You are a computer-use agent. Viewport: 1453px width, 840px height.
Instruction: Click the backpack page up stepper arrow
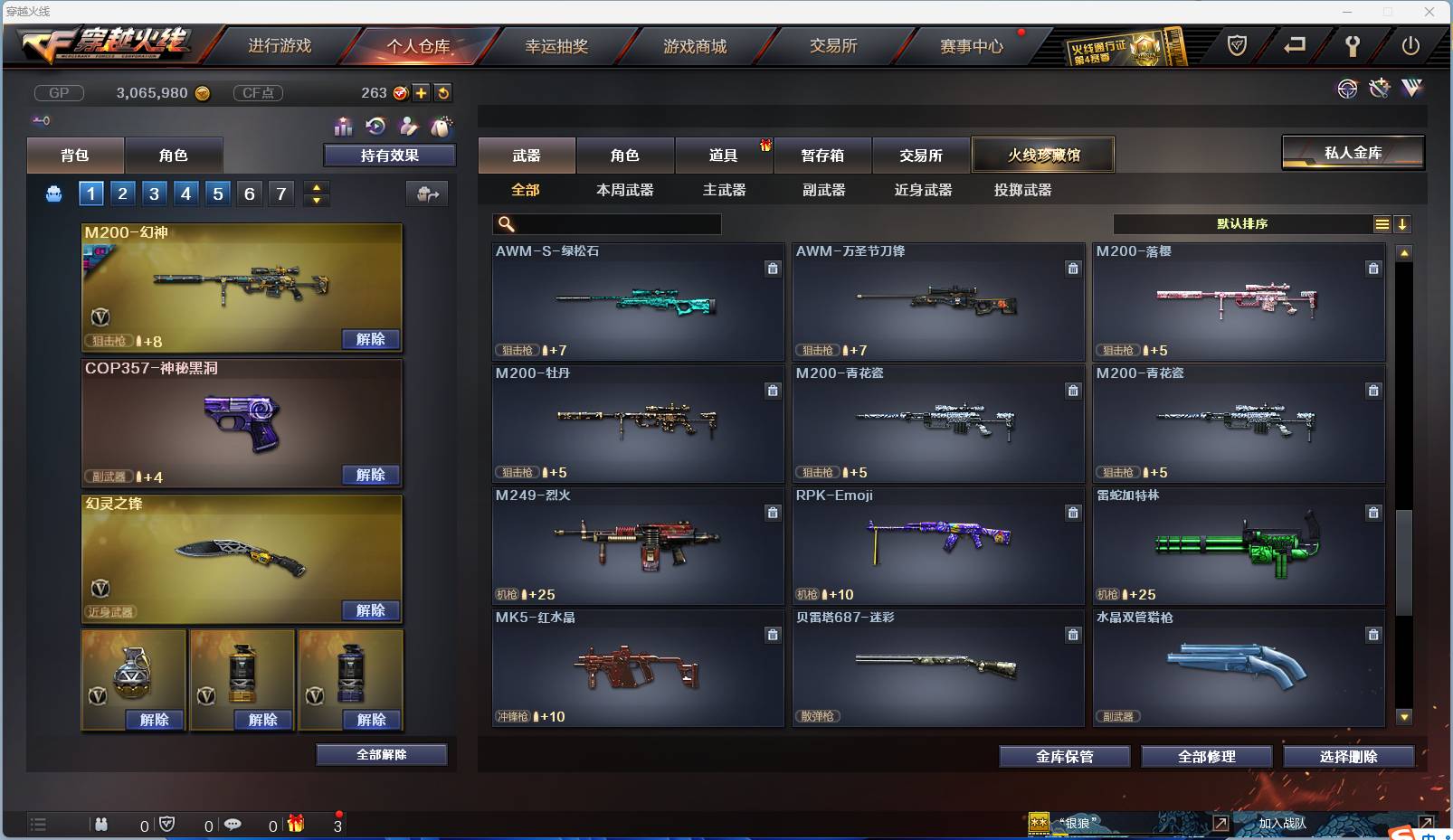tap(316, 186)
